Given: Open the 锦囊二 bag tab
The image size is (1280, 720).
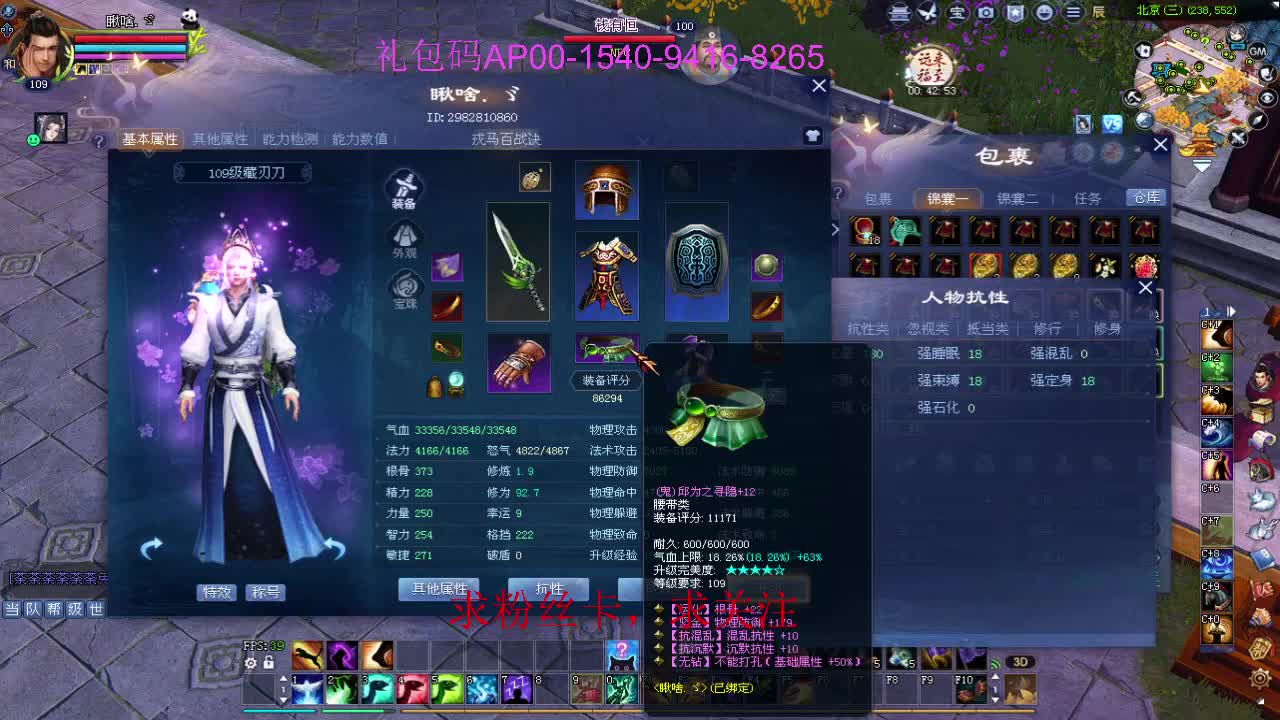Looking at the screenshot, I should [x=1014, y=198].
